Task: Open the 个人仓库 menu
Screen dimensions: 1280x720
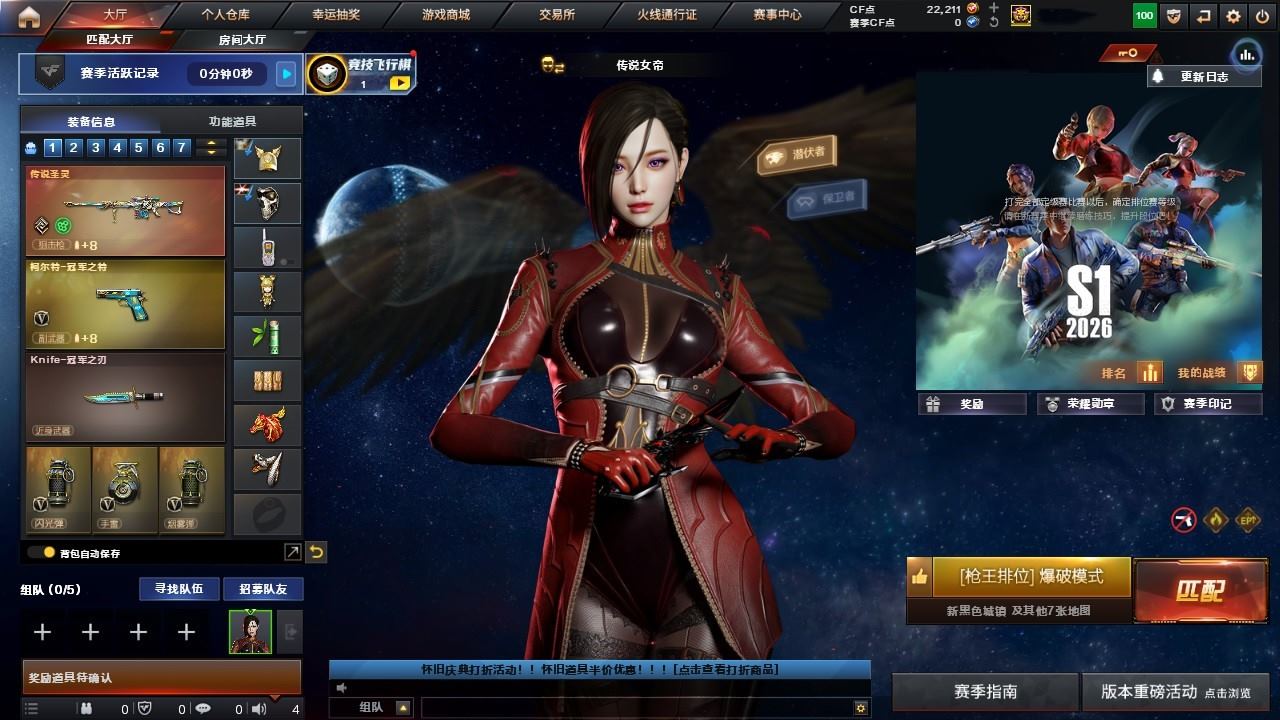Action: pos(225,15)
